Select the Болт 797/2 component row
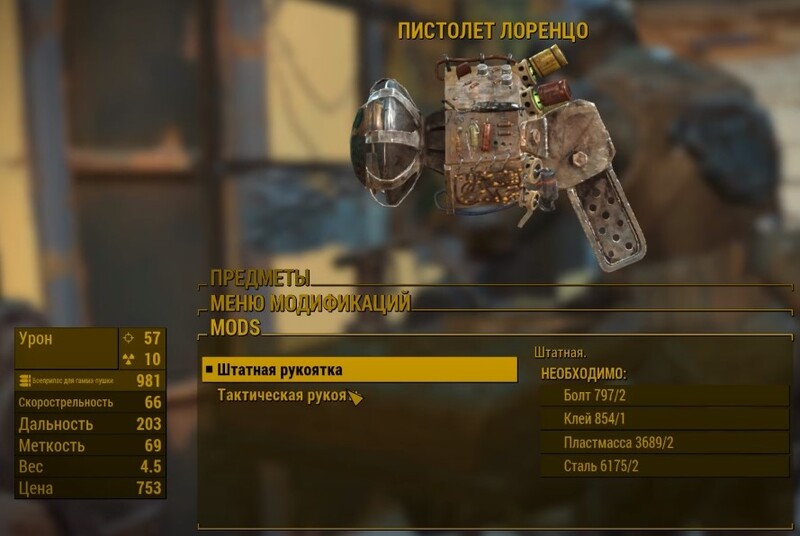This screenshot has height=536, width=800. [664, 395]
